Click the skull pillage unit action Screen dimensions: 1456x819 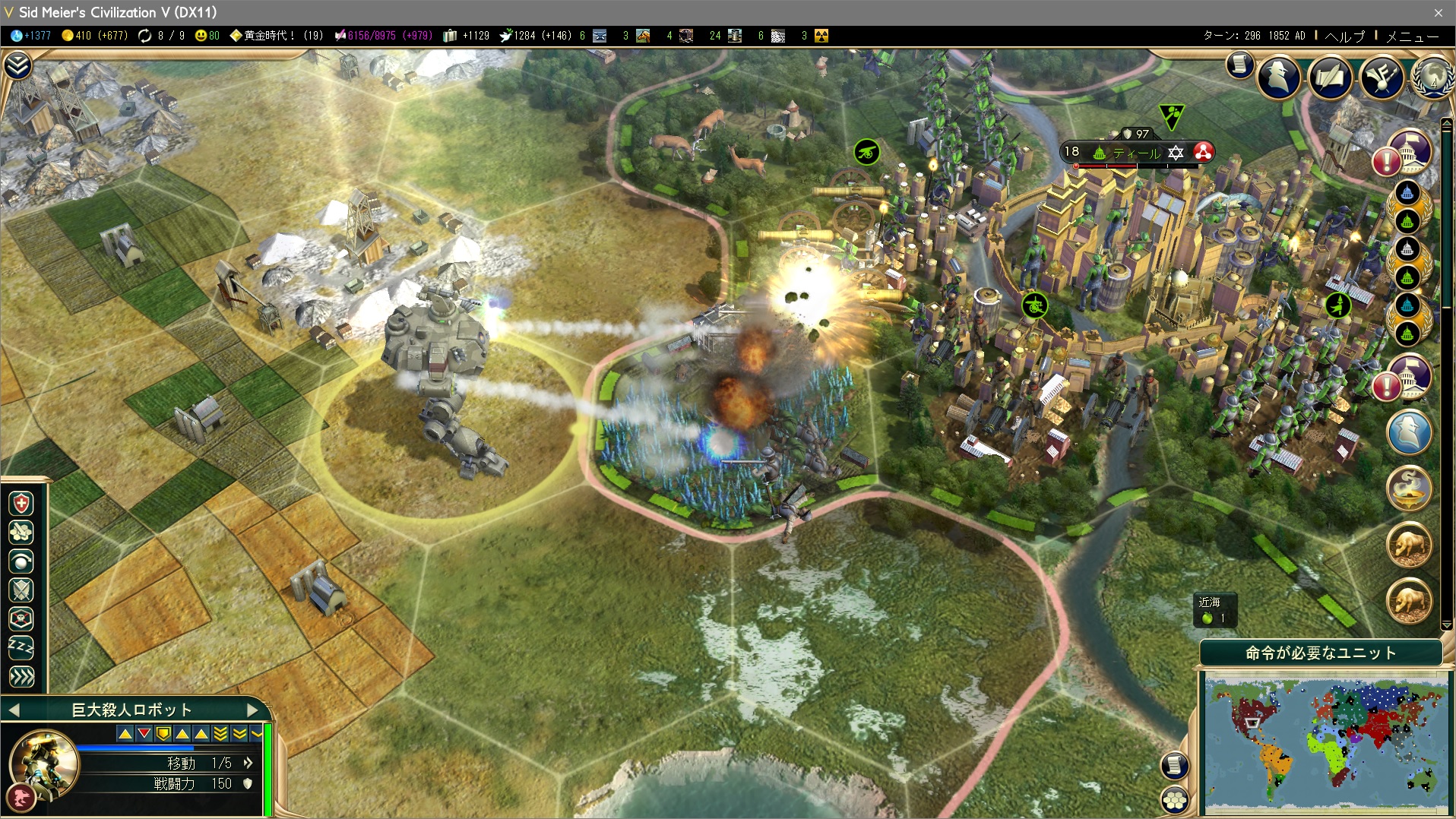tap(21, 618)
